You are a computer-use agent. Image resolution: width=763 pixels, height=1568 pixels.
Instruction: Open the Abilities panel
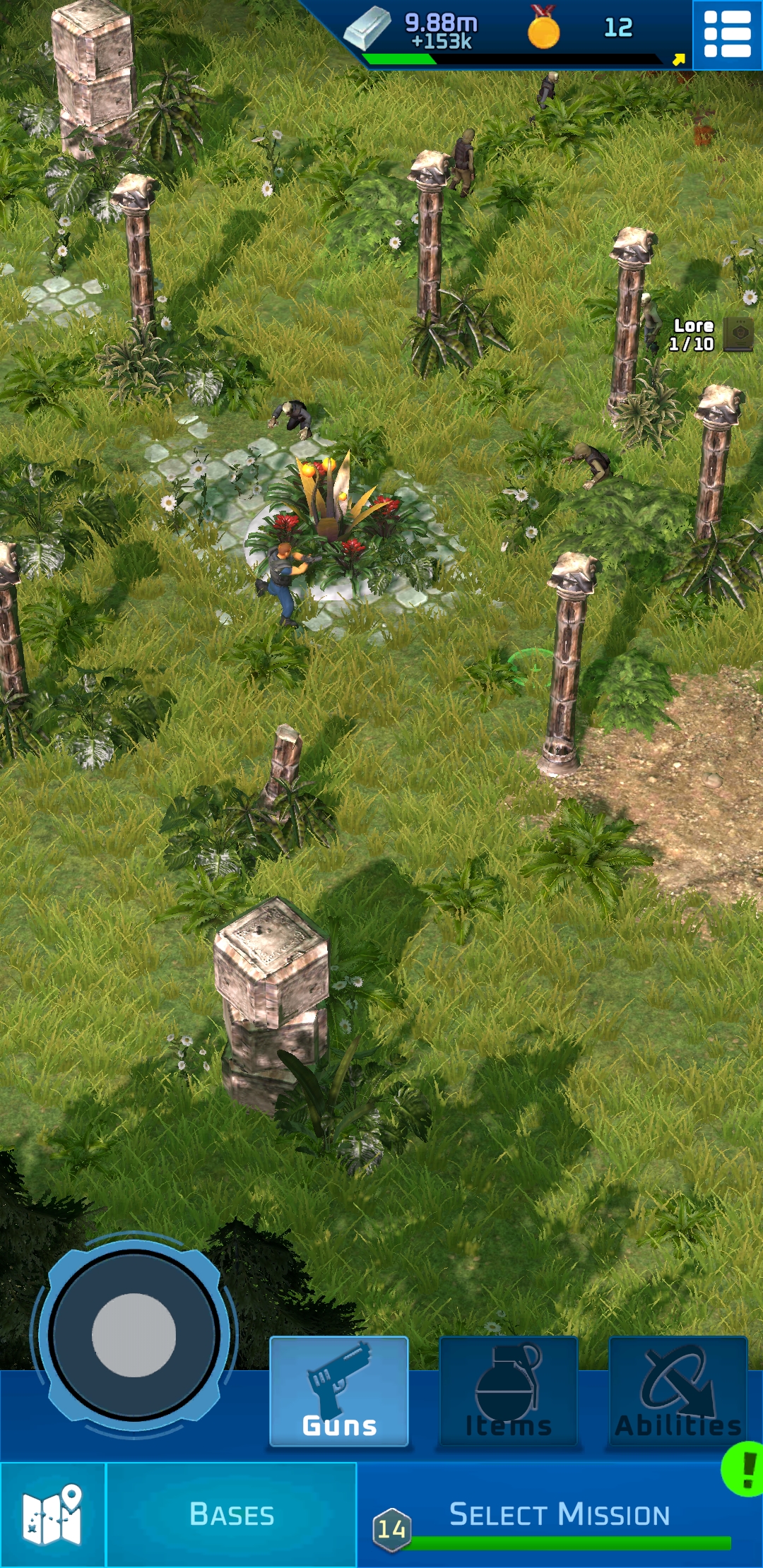(678, 1391)
